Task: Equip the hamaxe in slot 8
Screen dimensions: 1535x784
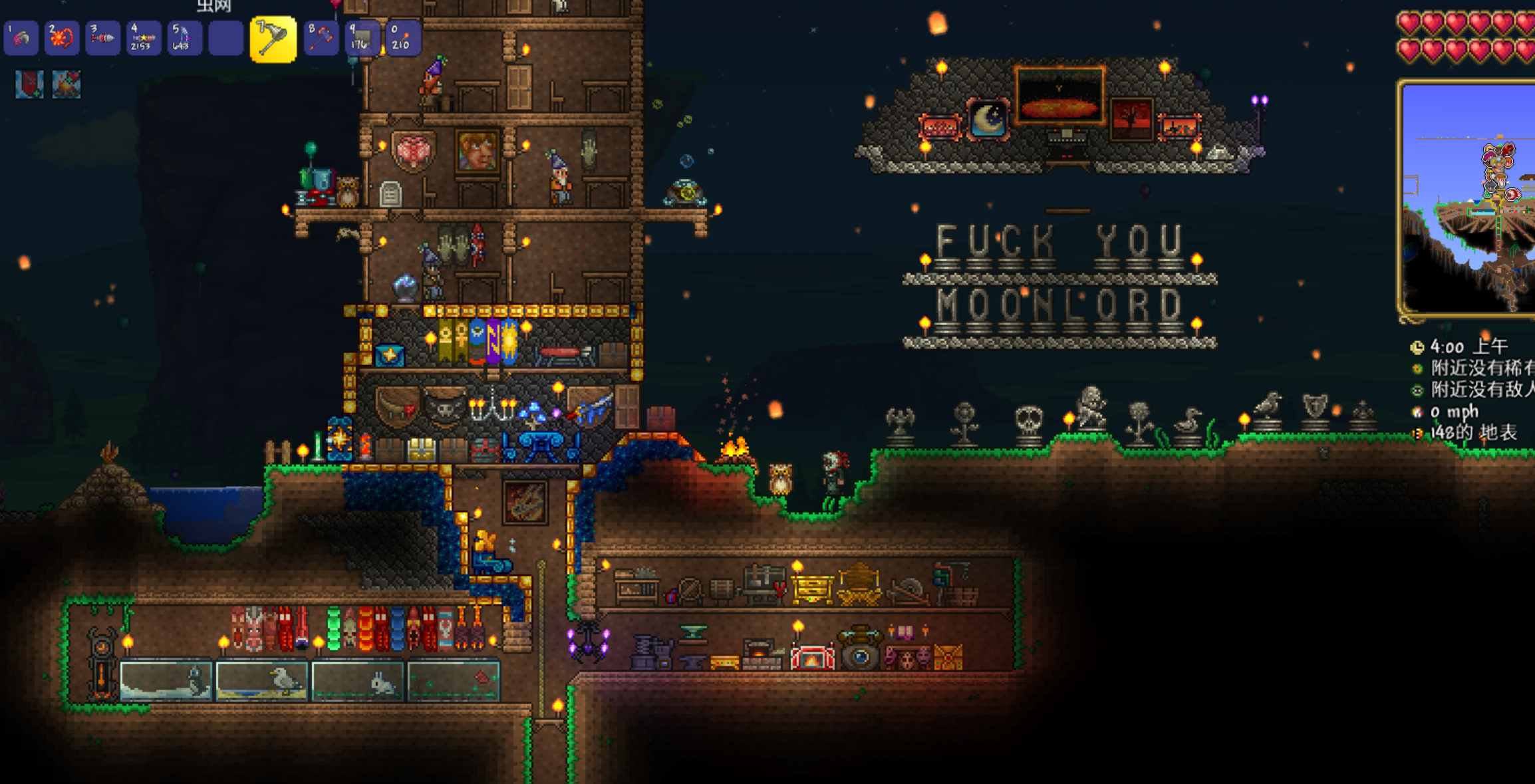Action: (x=321, y=38)
